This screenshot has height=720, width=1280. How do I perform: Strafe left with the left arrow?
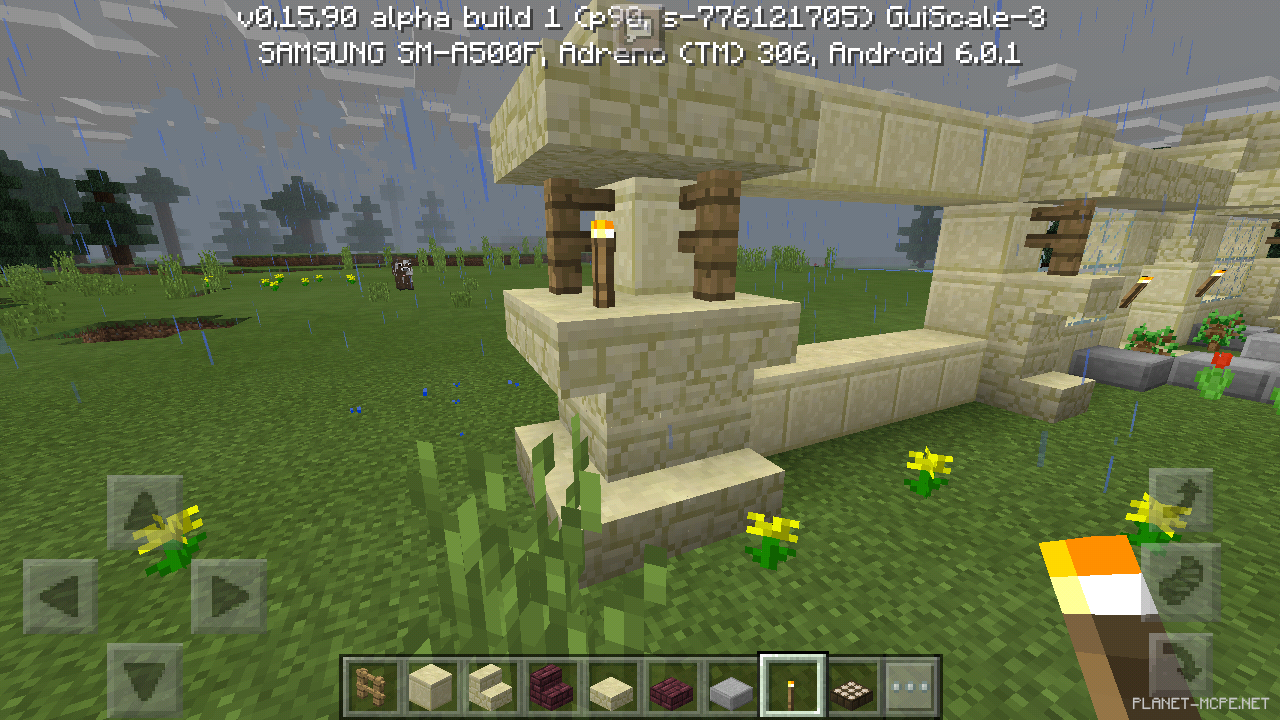point(60,597)
